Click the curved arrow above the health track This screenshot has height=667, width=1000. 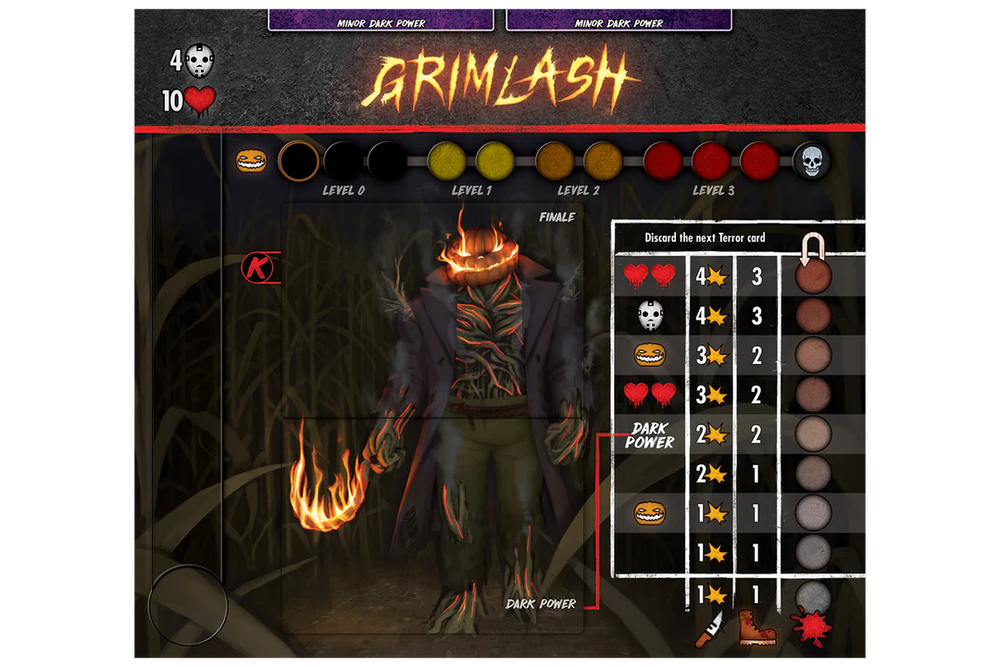pos(812,246)
